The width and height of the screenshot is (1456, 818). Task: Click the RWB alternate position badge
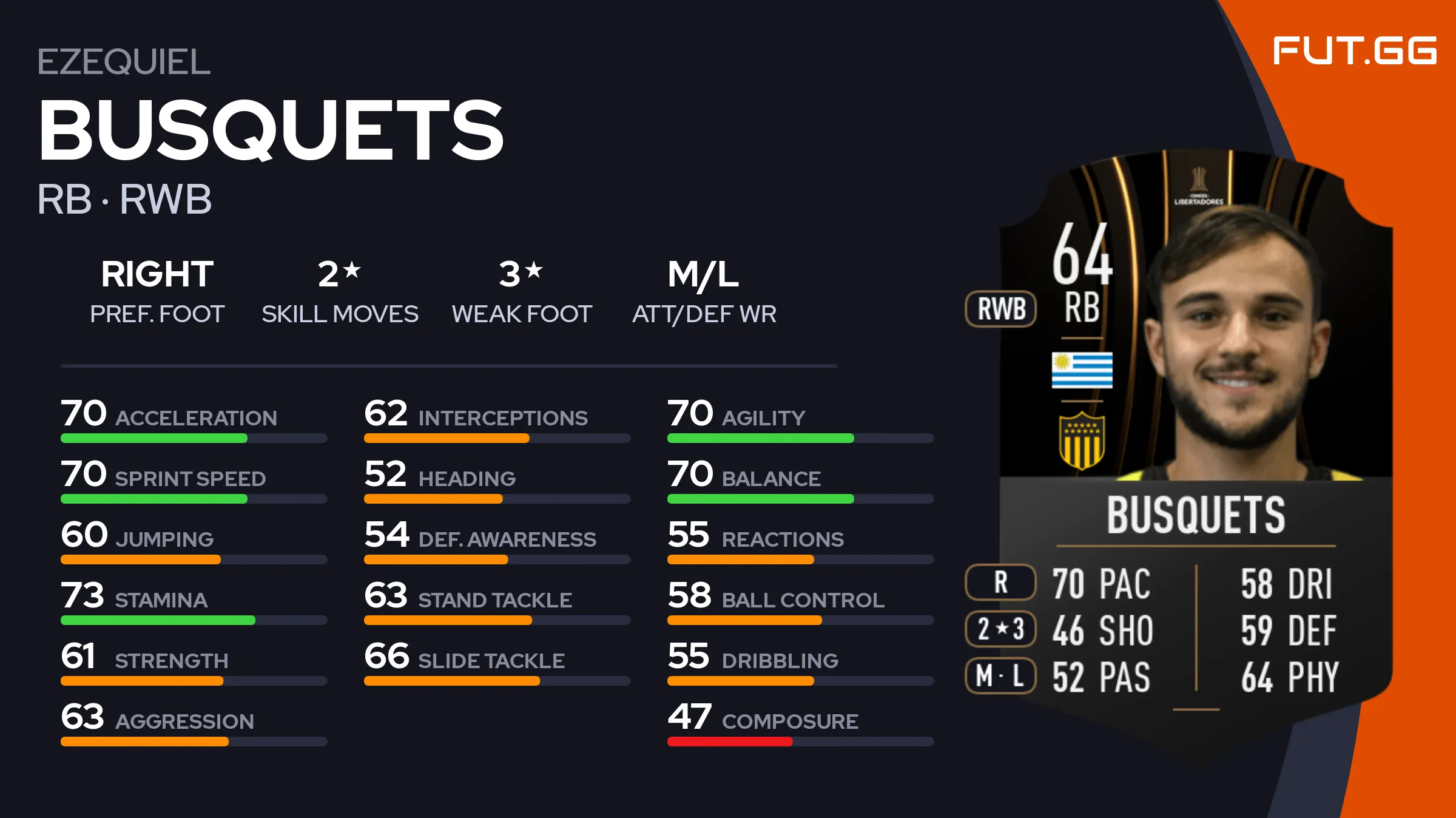[x=1001, y=309]
